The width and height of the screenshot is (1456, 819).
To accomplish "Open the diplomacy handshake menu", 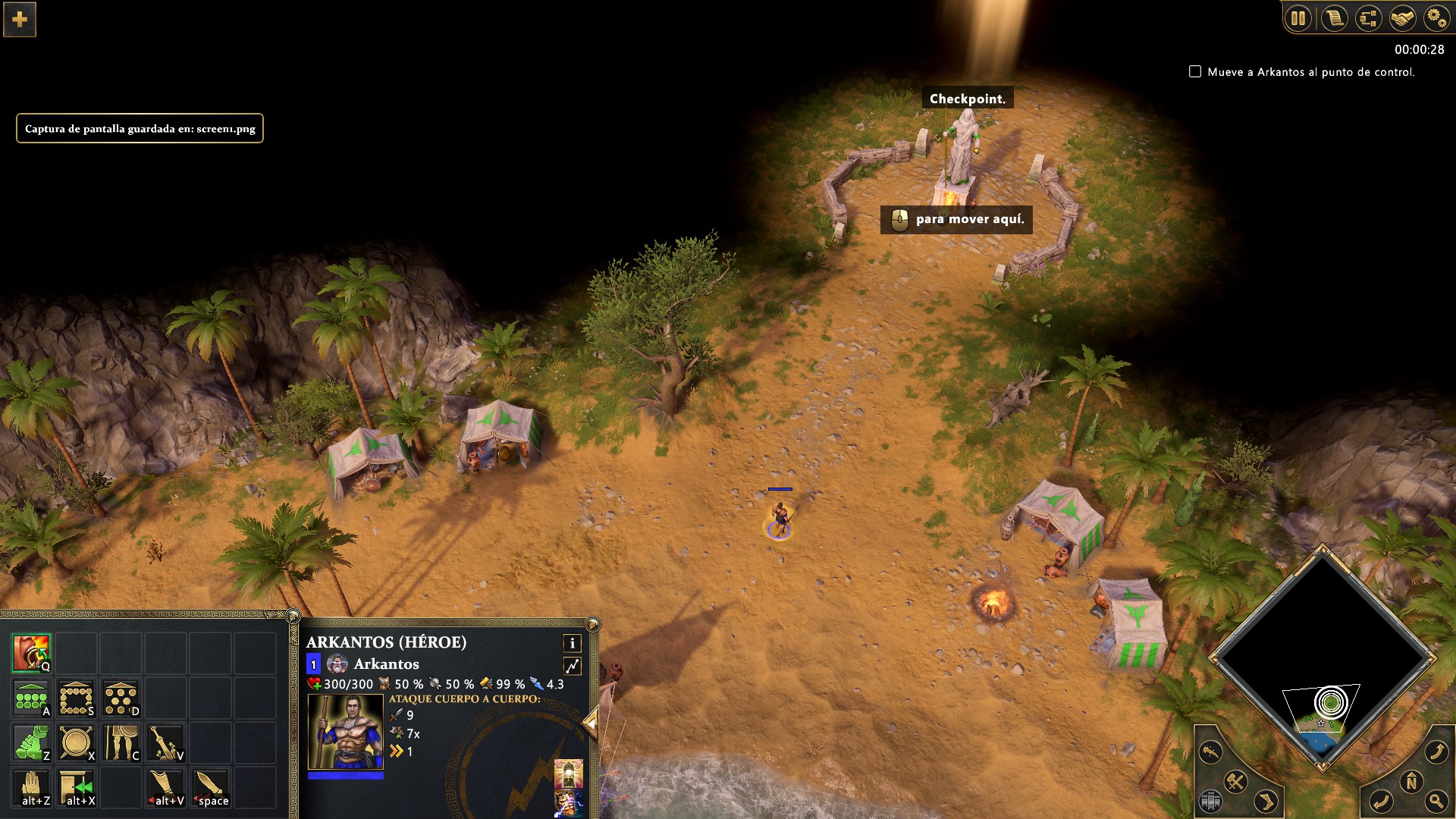I will coord(1402,18).
